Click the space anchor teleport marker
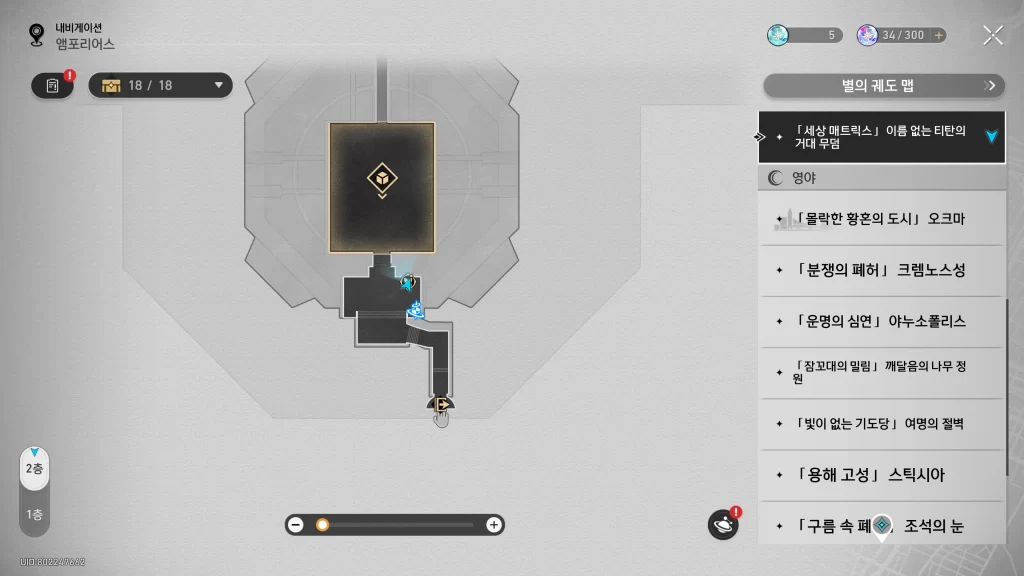 pyautogui.click(x=416, y=311)
